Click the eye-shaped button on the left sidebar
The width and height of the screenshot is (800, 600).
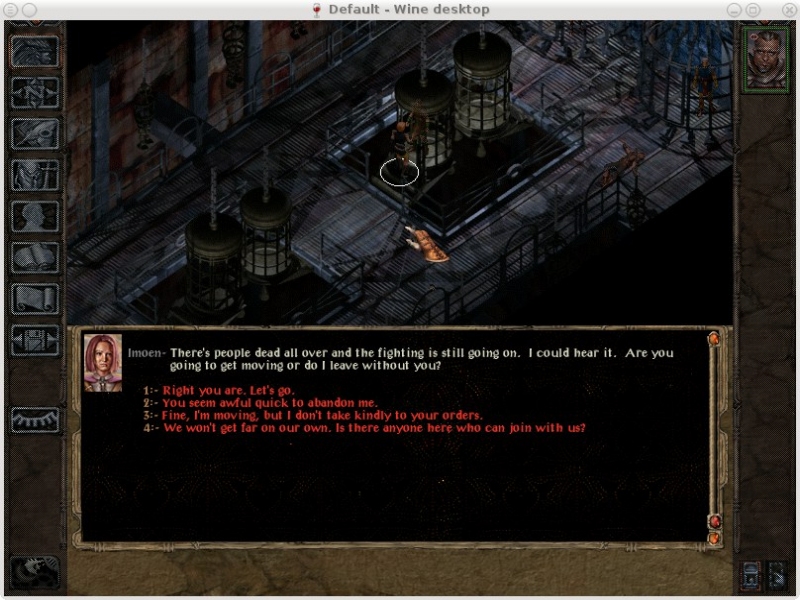(x=35, y=420)
